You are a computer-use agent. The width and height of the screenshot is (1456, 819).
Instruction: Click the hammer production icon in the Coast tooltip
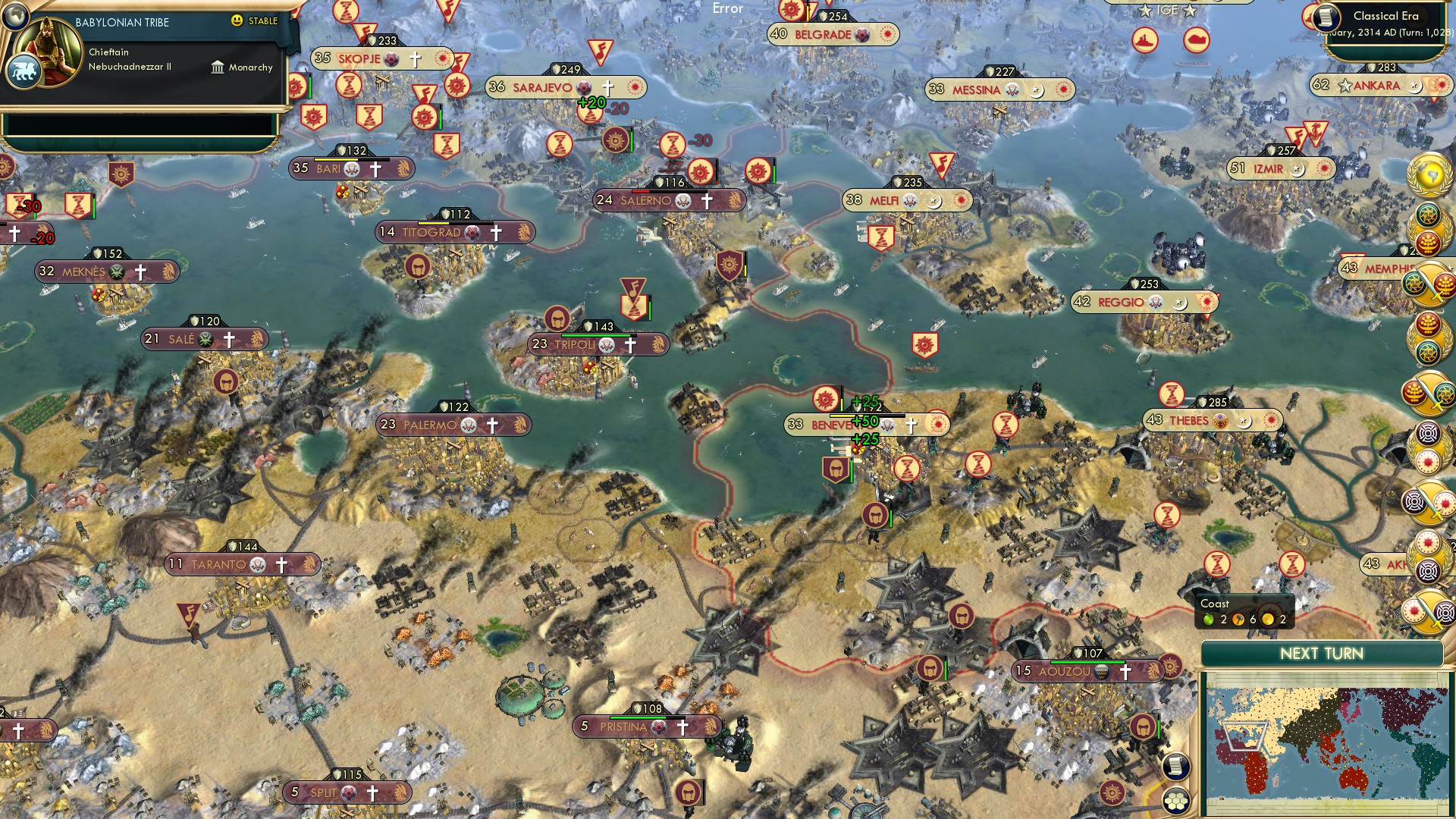tap(1238, 619)
